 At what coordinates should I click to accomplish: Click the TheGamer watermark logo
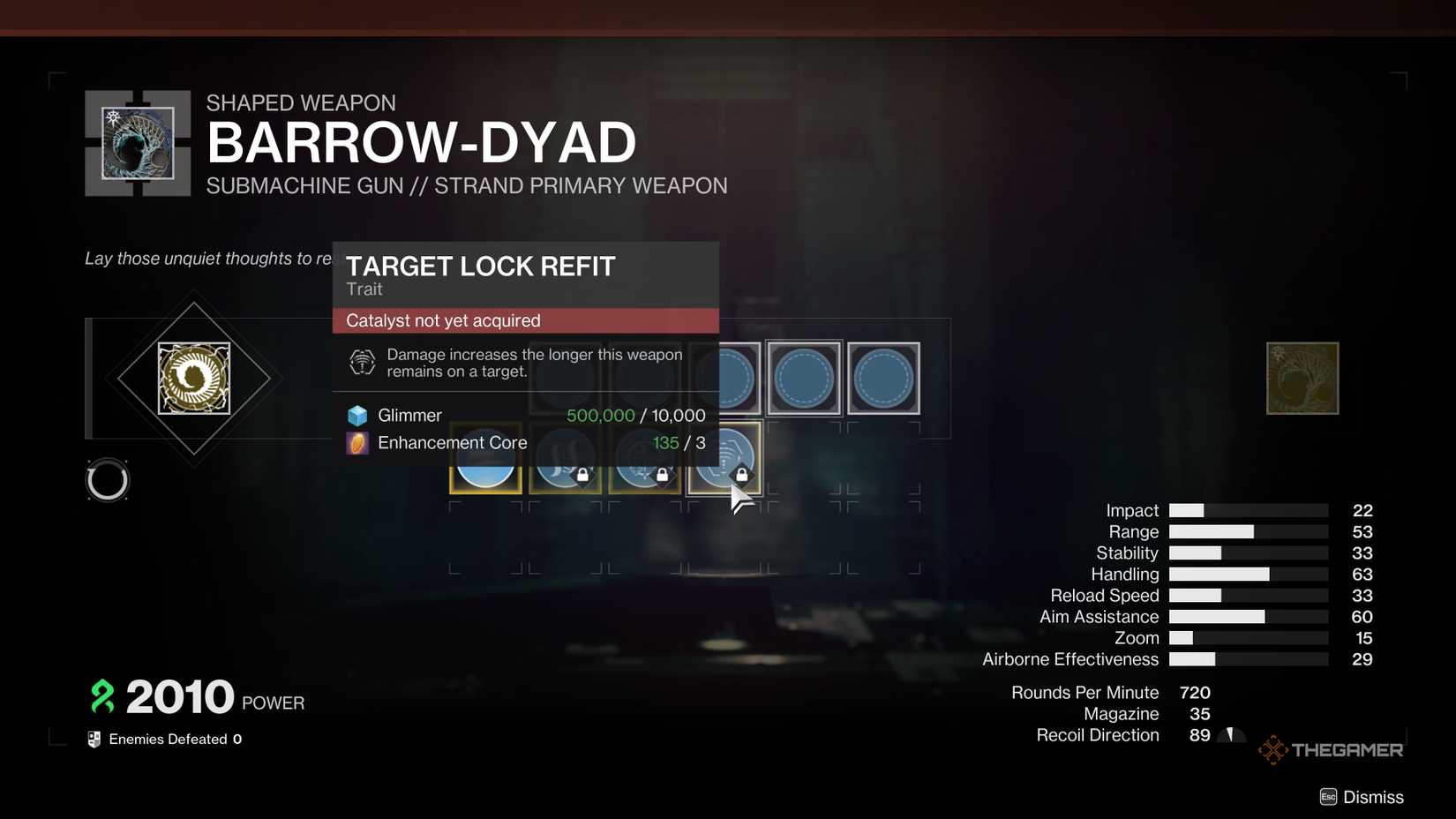pos(1331,749)
